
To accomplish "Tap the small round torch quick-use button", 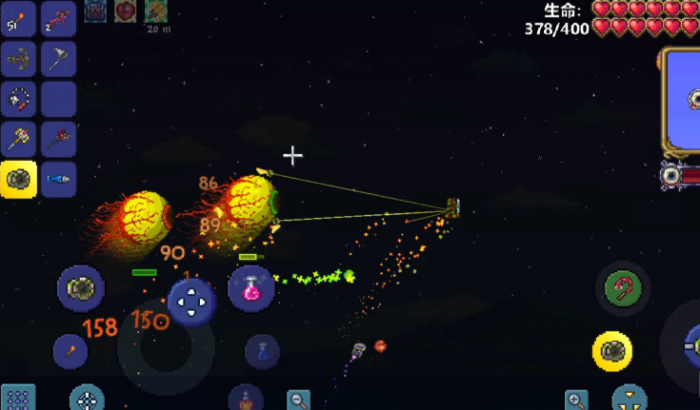I will pos(73,350).
